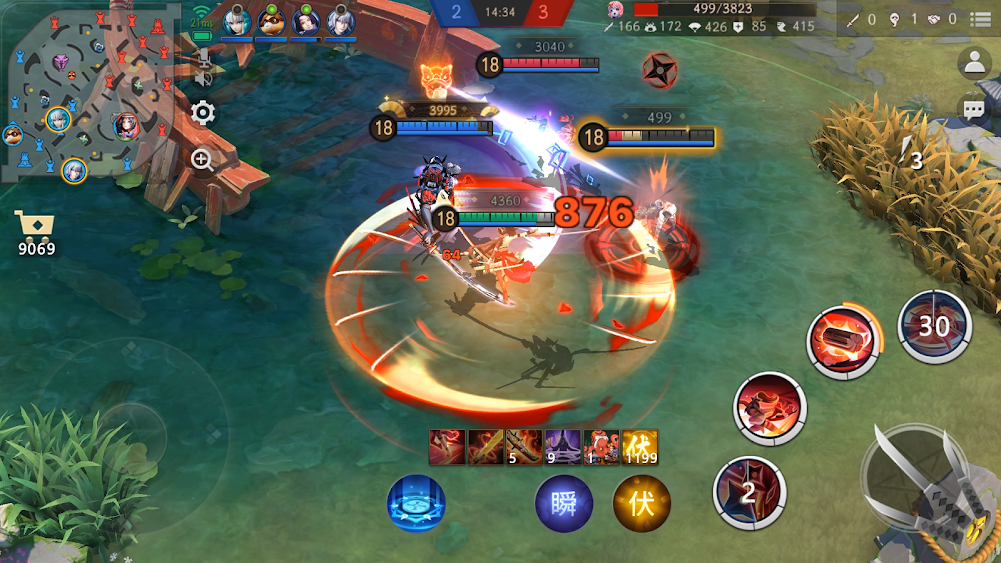Activate the golden 伏 round button
The height and width of the screenshot is (563, 1001).
tap(641, 503)
